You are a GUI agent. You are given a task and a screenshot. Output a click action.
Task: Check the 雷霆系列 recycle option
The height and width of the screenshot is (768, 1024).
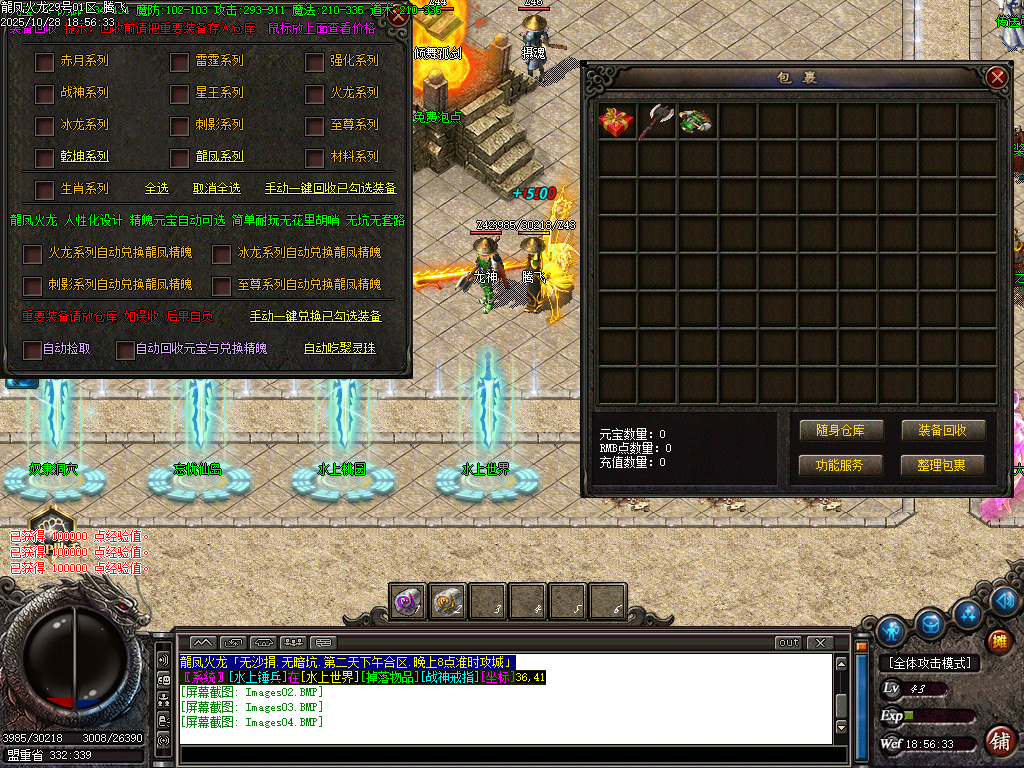pos(180,62)
